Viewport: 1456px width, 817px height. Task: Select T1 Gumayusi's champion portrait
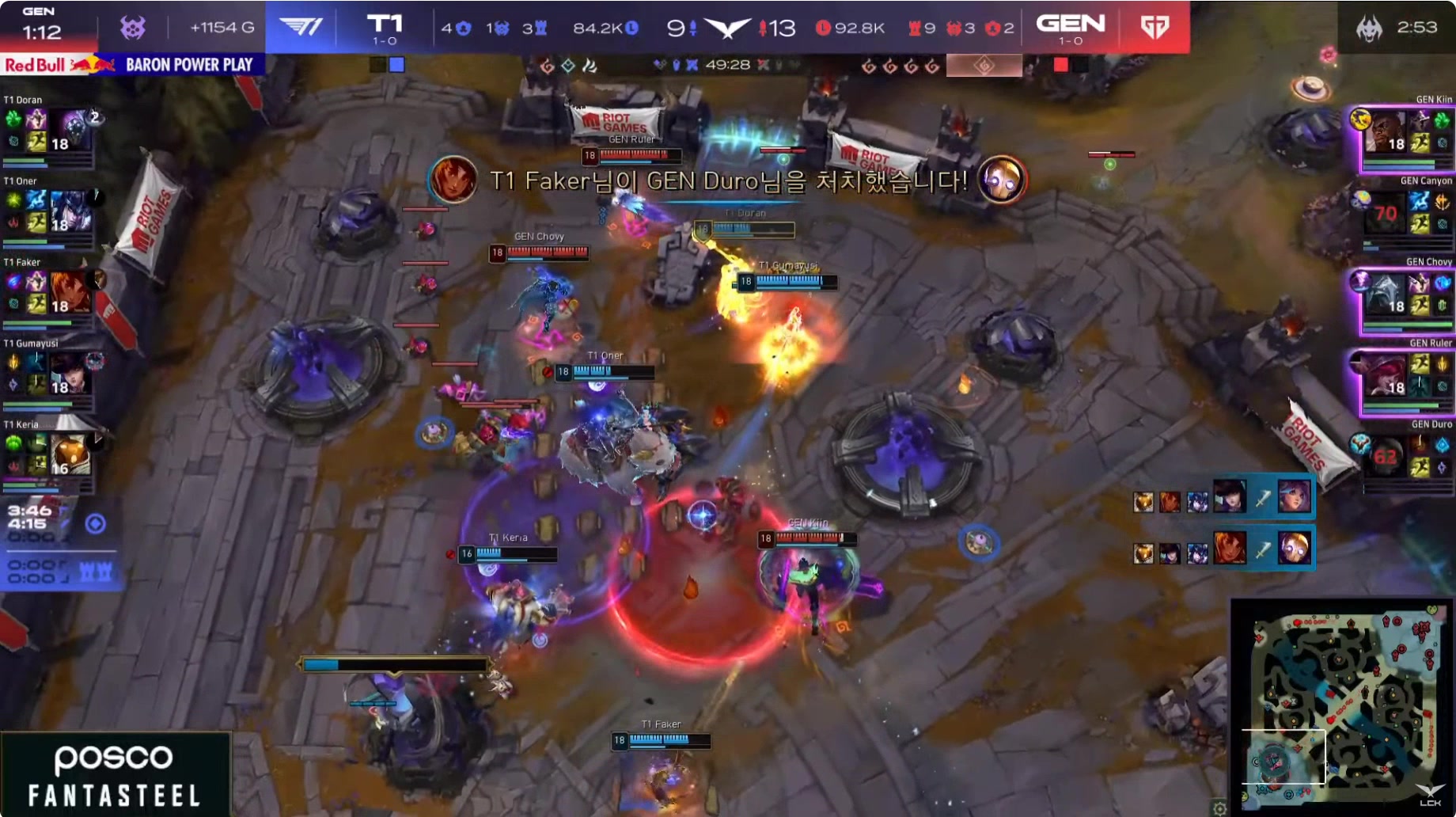(70, 374)
